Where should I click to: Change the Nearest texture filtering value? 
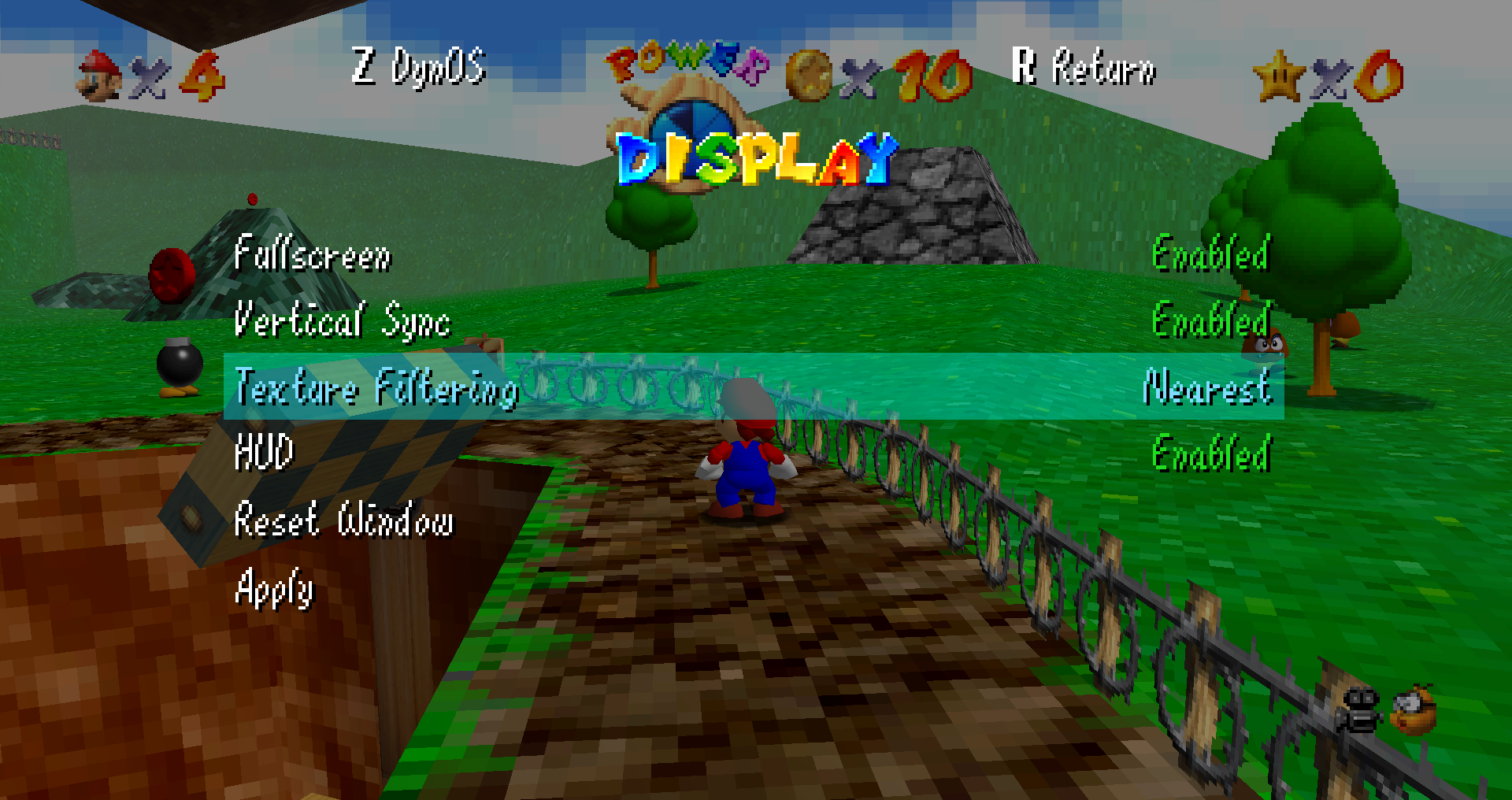click(x=1206, y=387)
